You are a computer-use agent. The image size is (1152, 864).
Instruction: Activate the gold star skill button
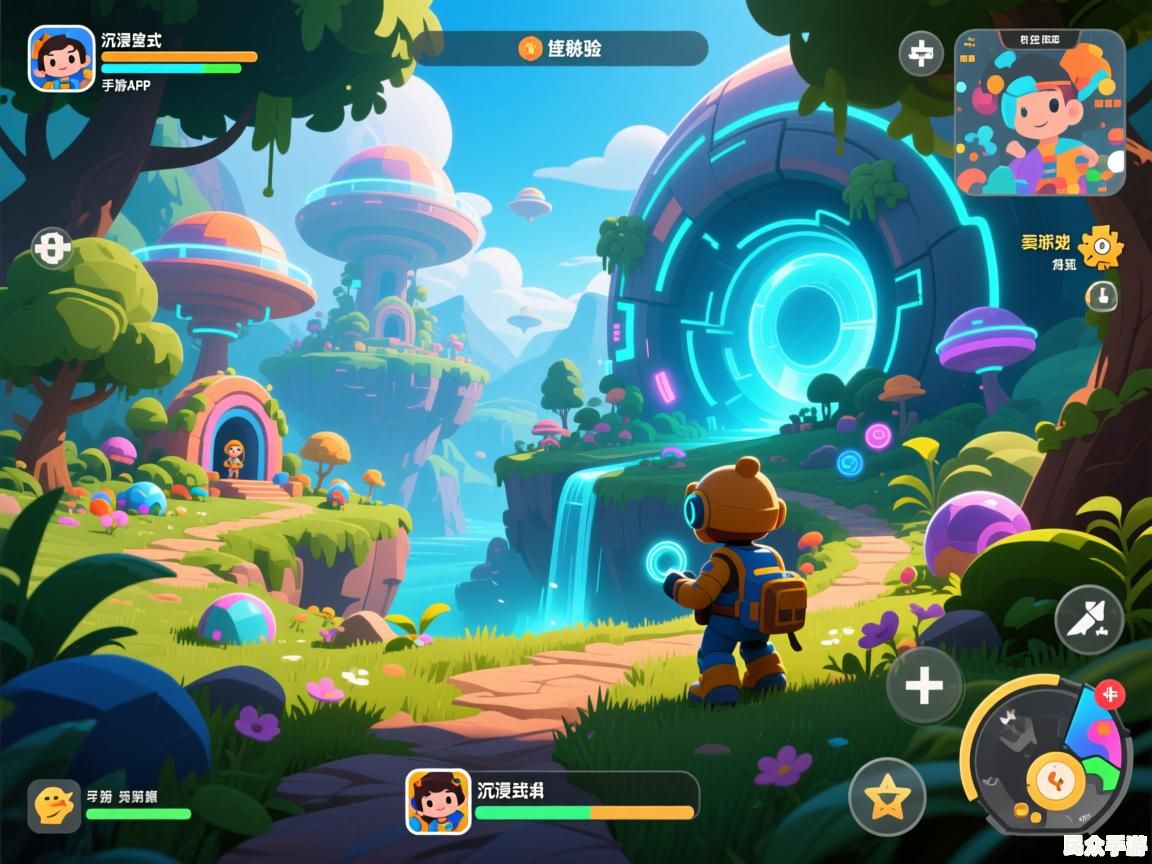coord(887,797)
